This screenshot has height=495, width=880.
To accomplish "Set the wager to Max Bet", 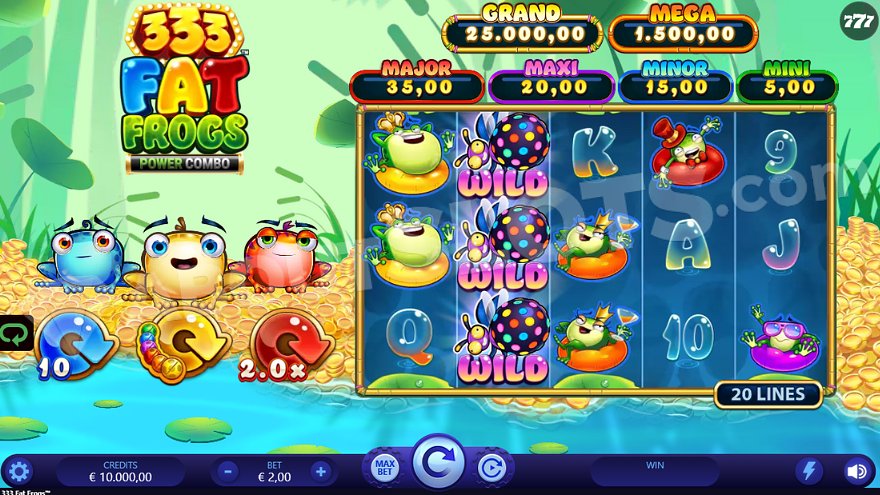I will click(384, 467).
